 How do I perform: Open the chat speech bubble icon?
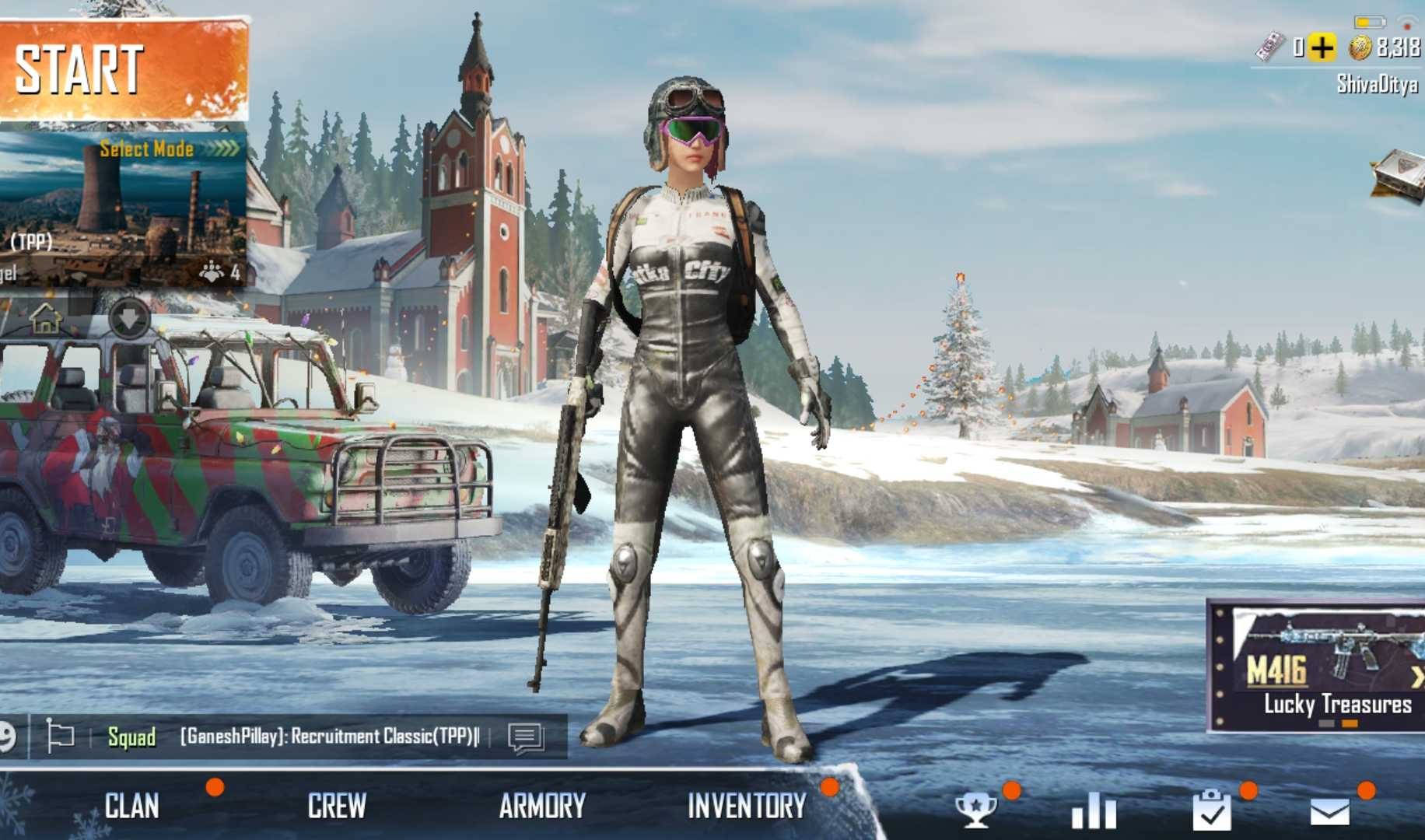[x=526, y=737]
